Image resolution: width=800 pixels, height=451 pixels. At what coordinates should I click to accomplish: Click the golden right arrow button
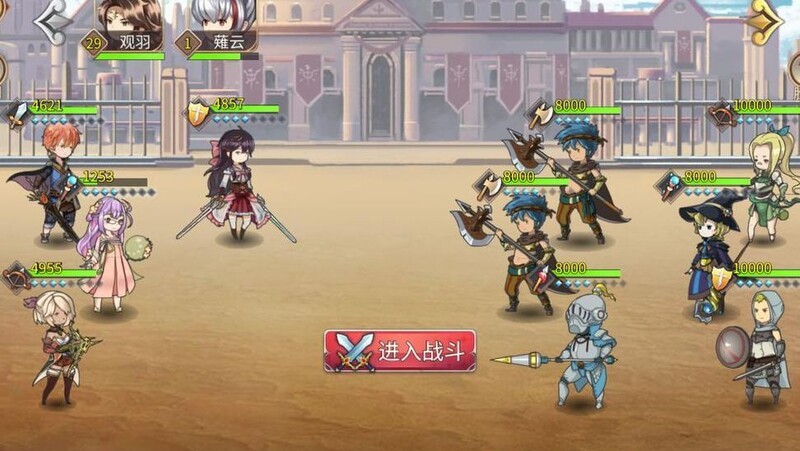coord(766,20)
